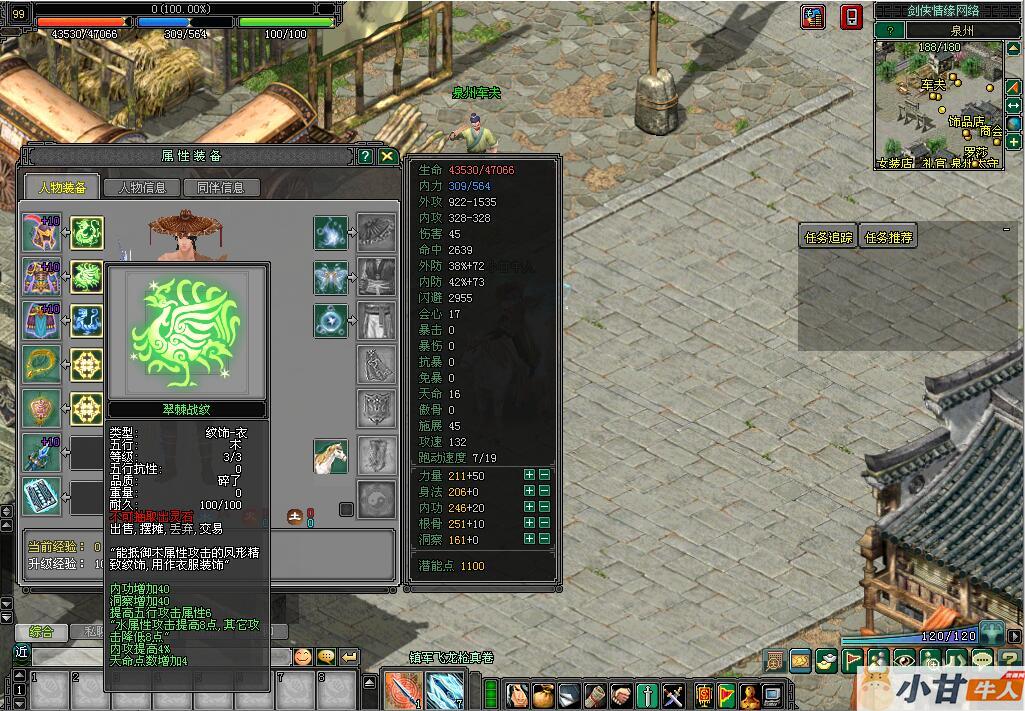Close the 属性装备 window
Screen dimensions: 1025x711
coord(387,156)
